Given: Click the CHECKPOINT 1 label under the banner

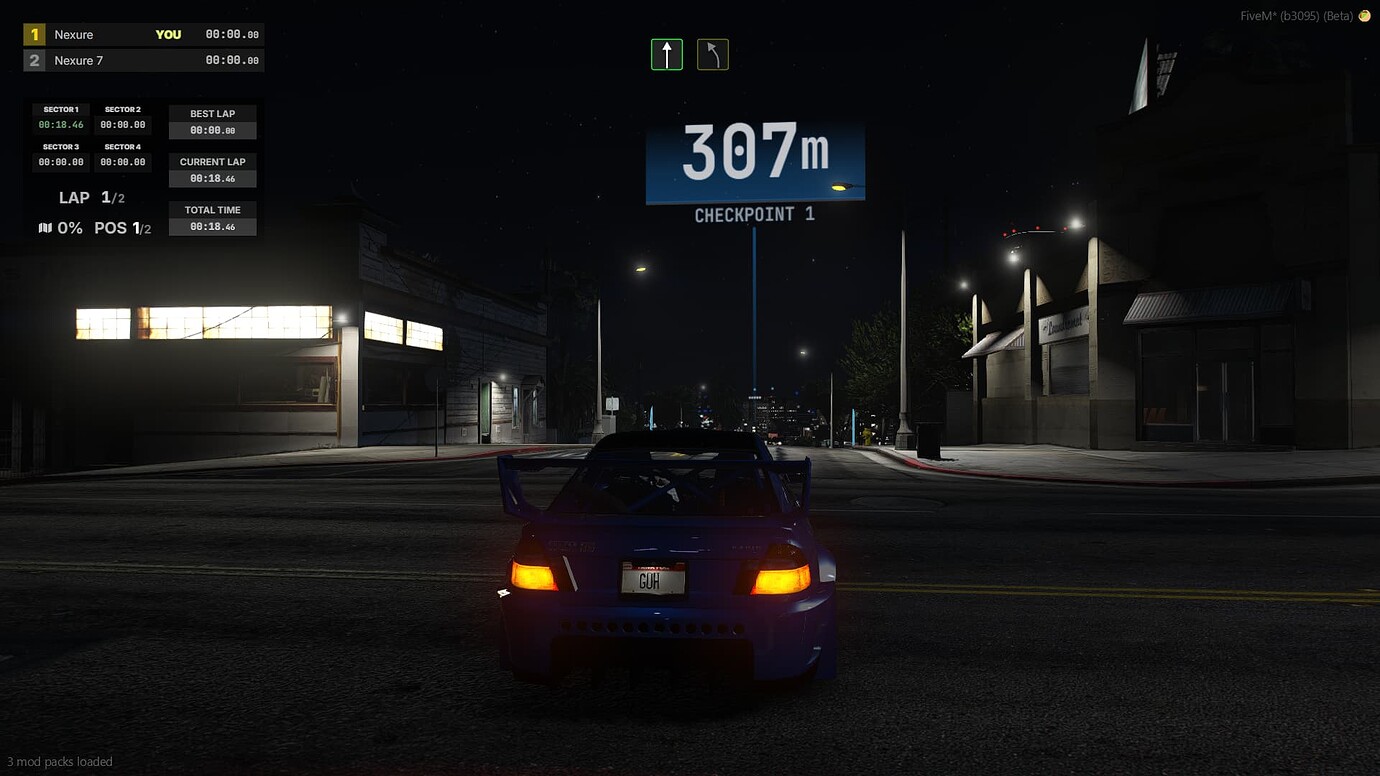Looking at the screenshot, I should pyautogui.click(x=754, y=213).
